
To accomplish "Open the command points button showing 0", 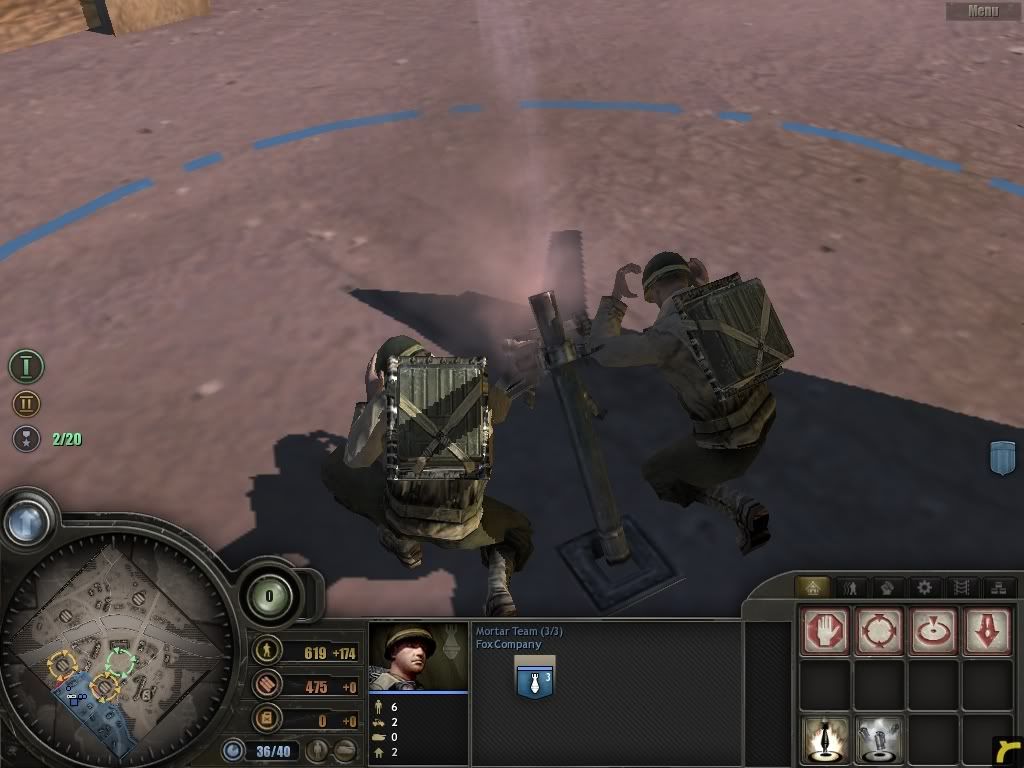I will tap(268, 597).
